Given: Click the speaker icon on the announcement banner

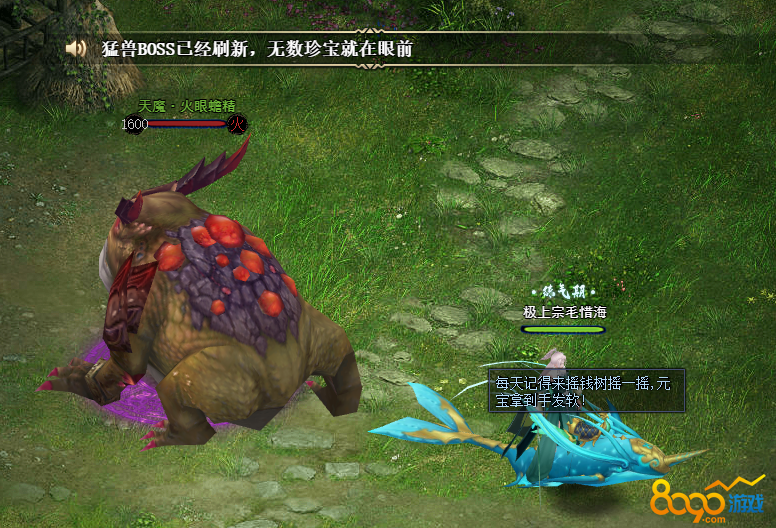Looking at the screenshot, I should [x=75, y=48].
